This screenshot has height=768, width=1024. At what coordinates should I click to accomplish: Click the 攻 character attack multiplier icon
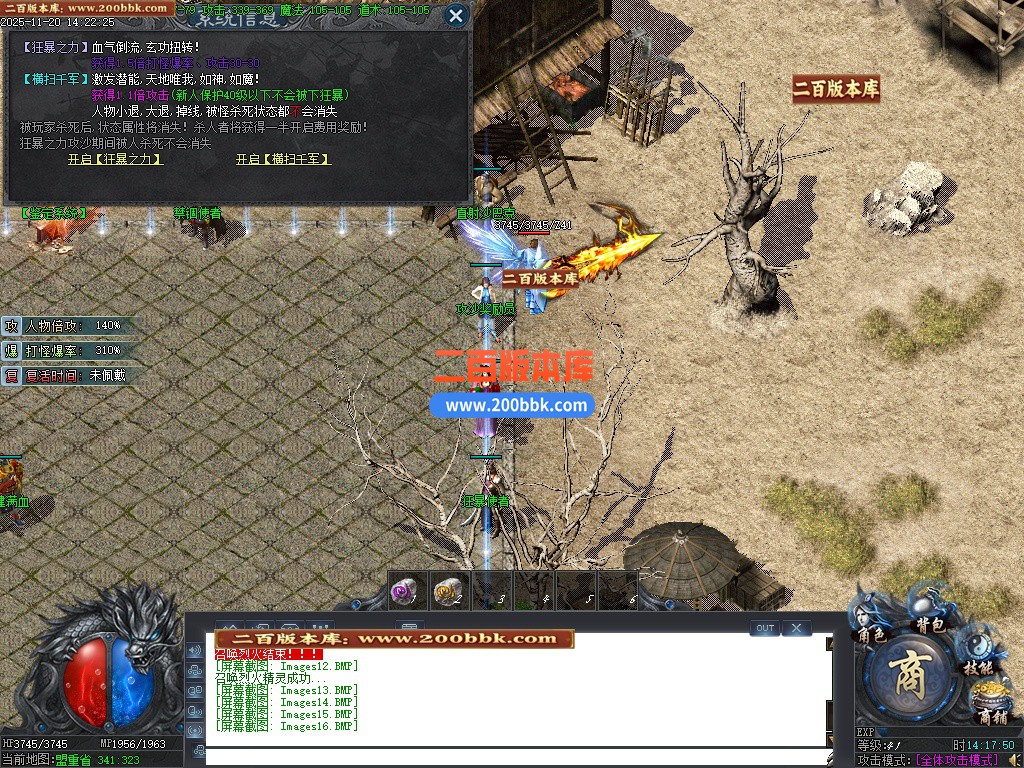coord(11,326)
